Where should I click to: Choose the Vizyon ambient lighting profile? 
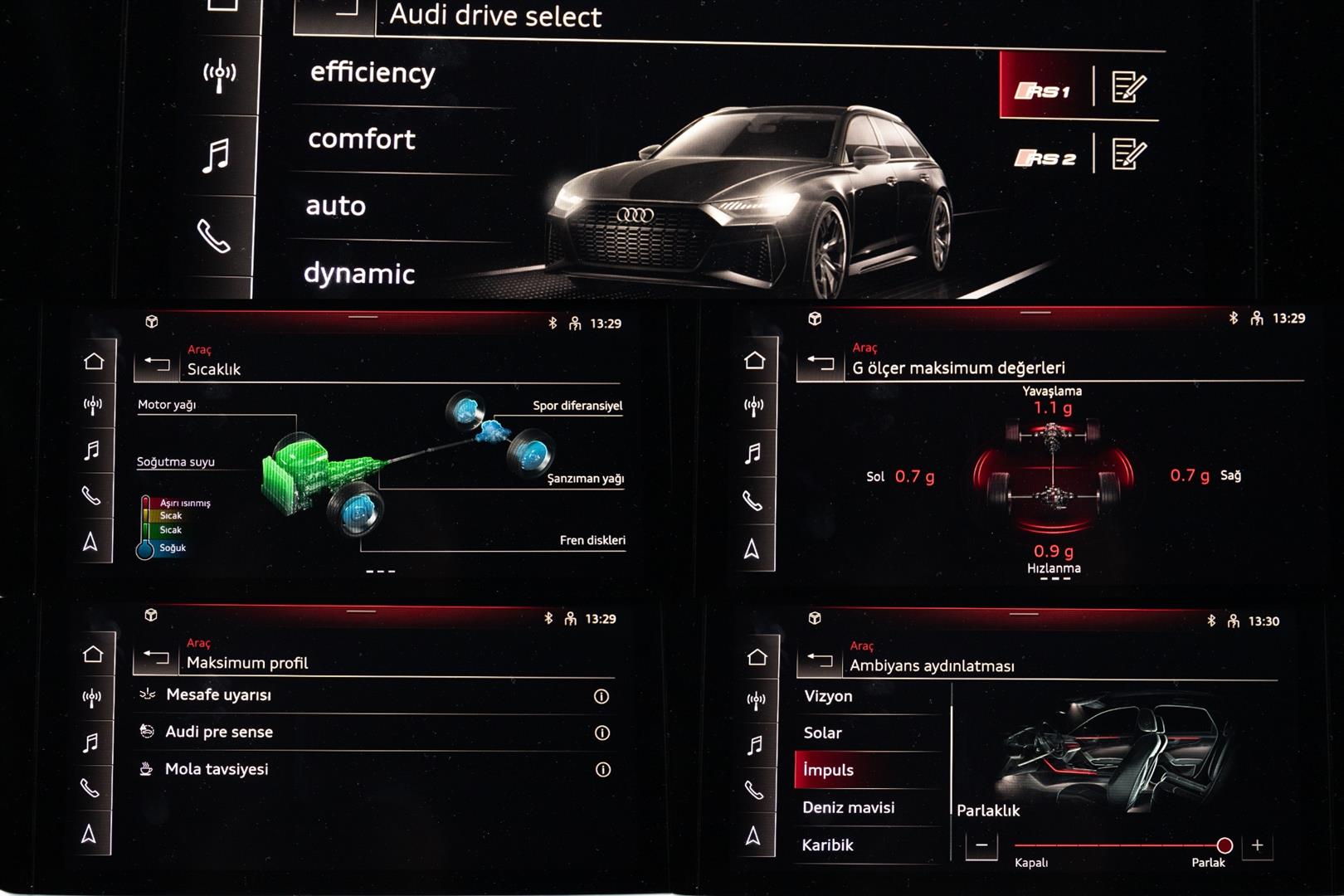pyautogui.click(x=828, y=696)
